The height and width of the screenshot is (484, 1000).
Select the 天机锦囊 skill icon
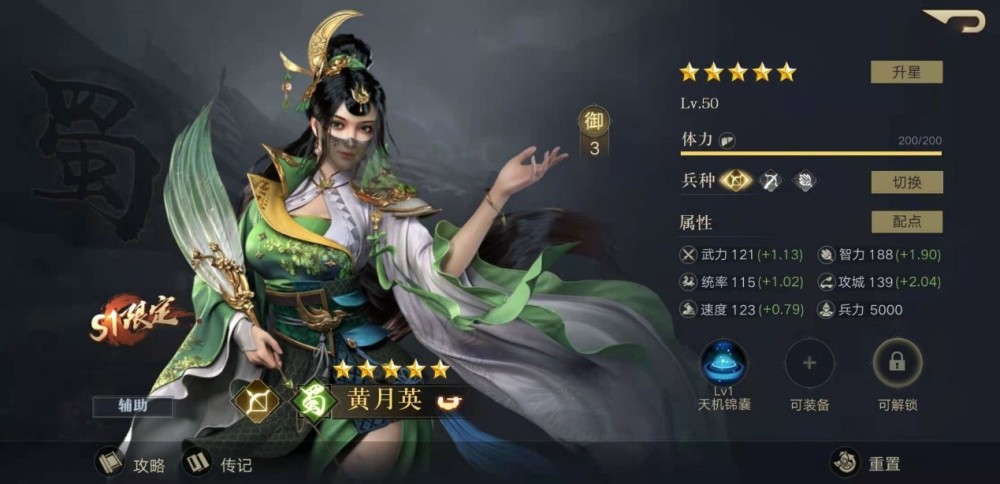[x=722, y=365]
